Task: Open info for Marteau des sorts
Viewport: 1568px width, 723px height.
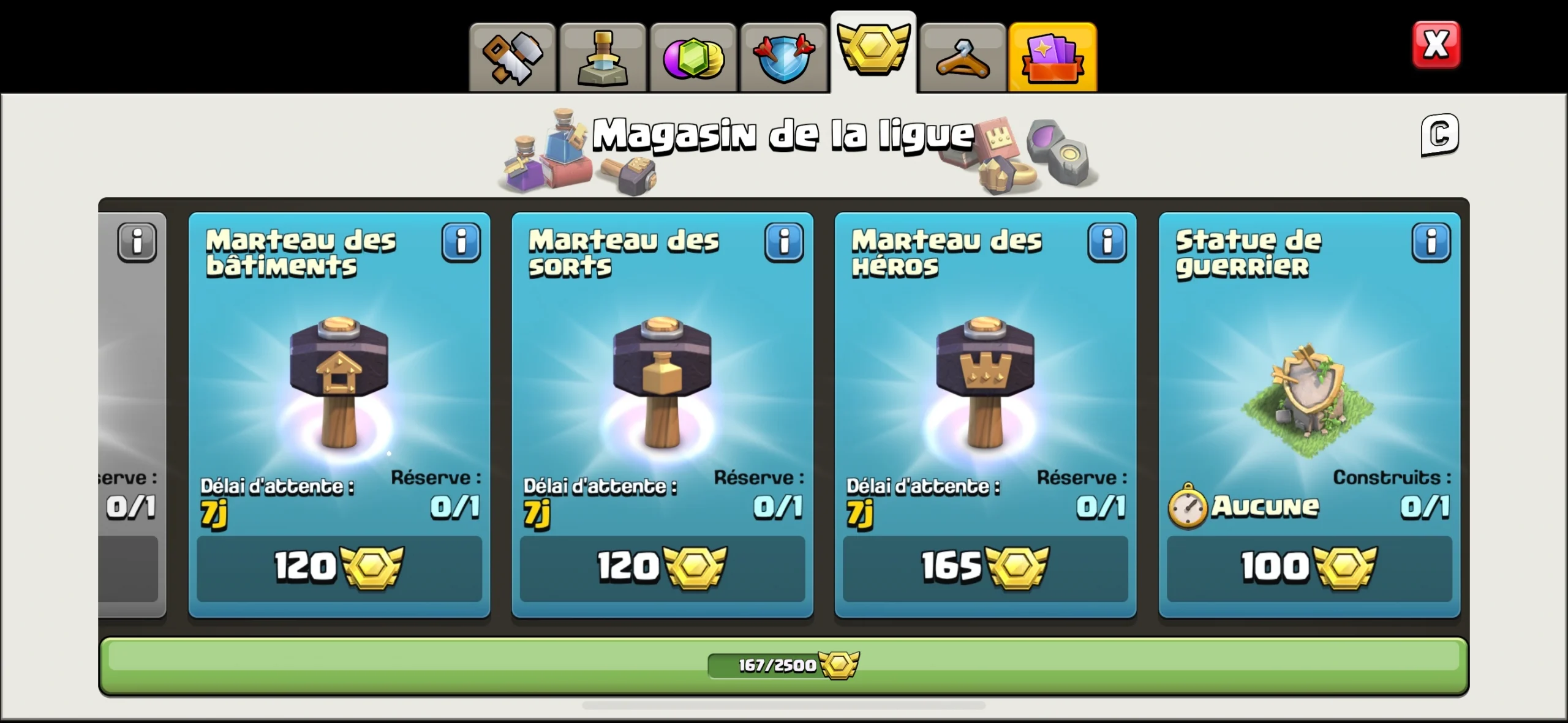Action: [785, 242]
